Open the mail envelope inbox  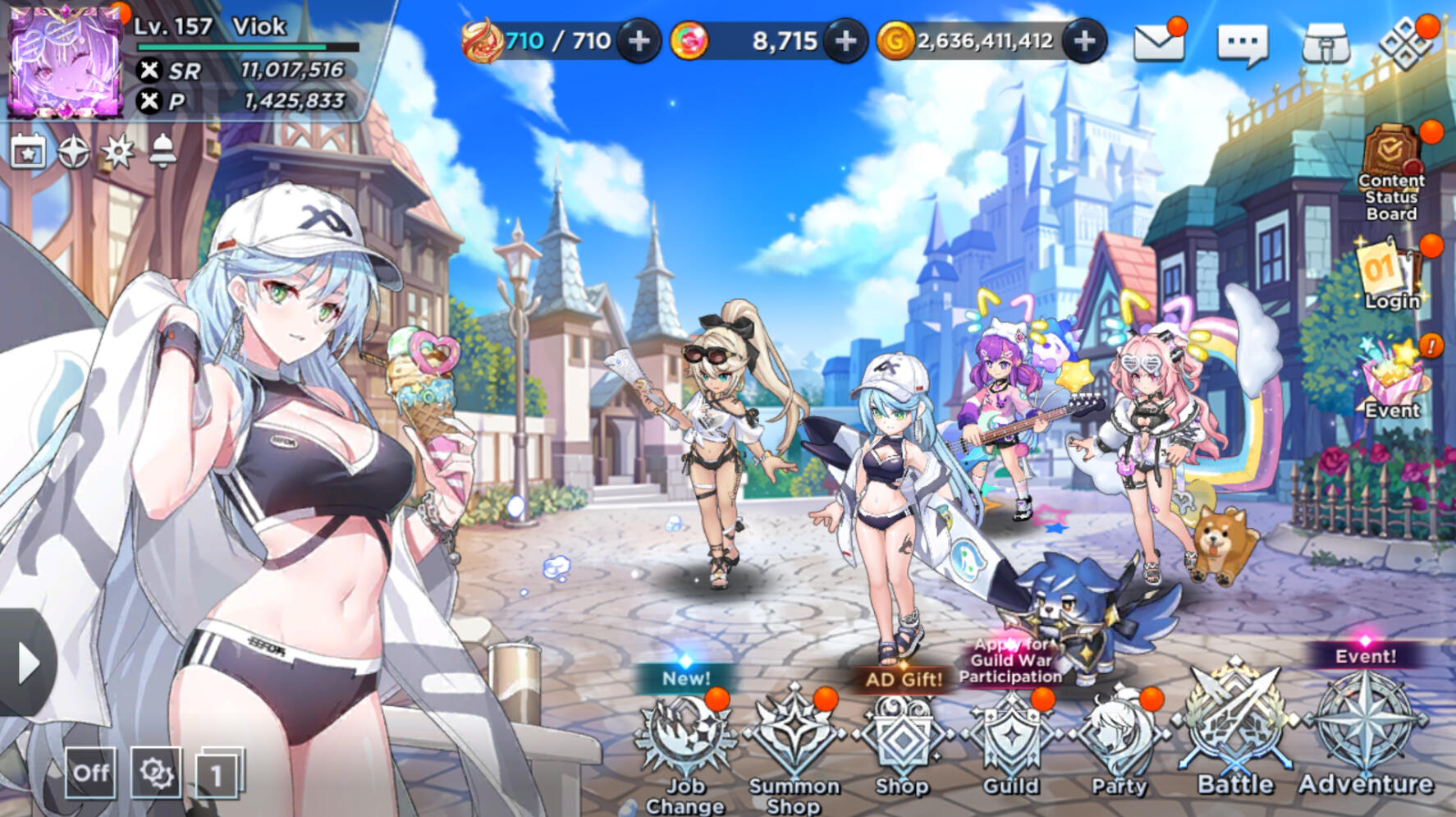click(1158, 42)
